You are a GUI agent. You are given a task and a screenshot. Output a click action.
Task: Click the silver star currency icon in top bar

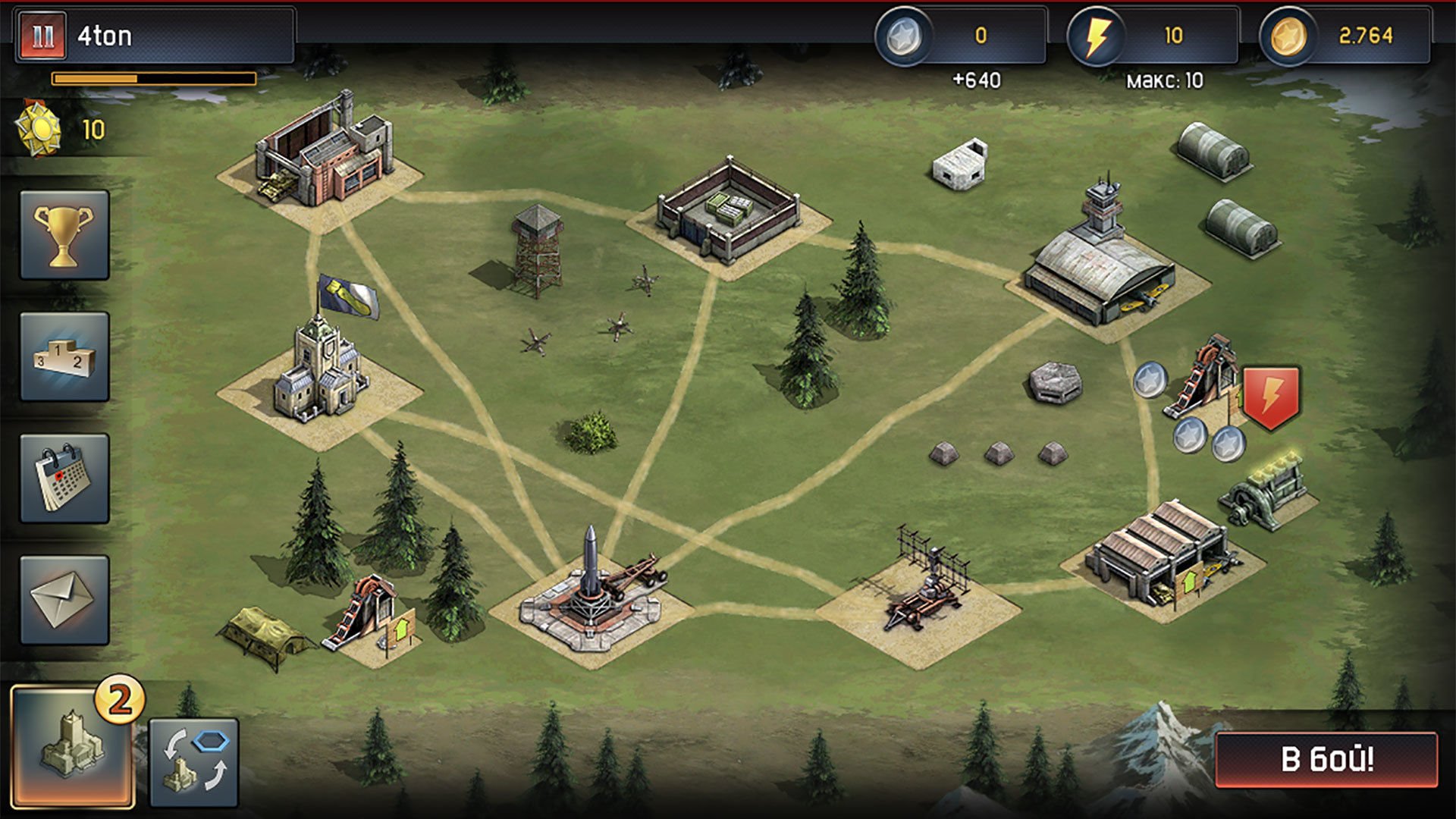[903, 36]
